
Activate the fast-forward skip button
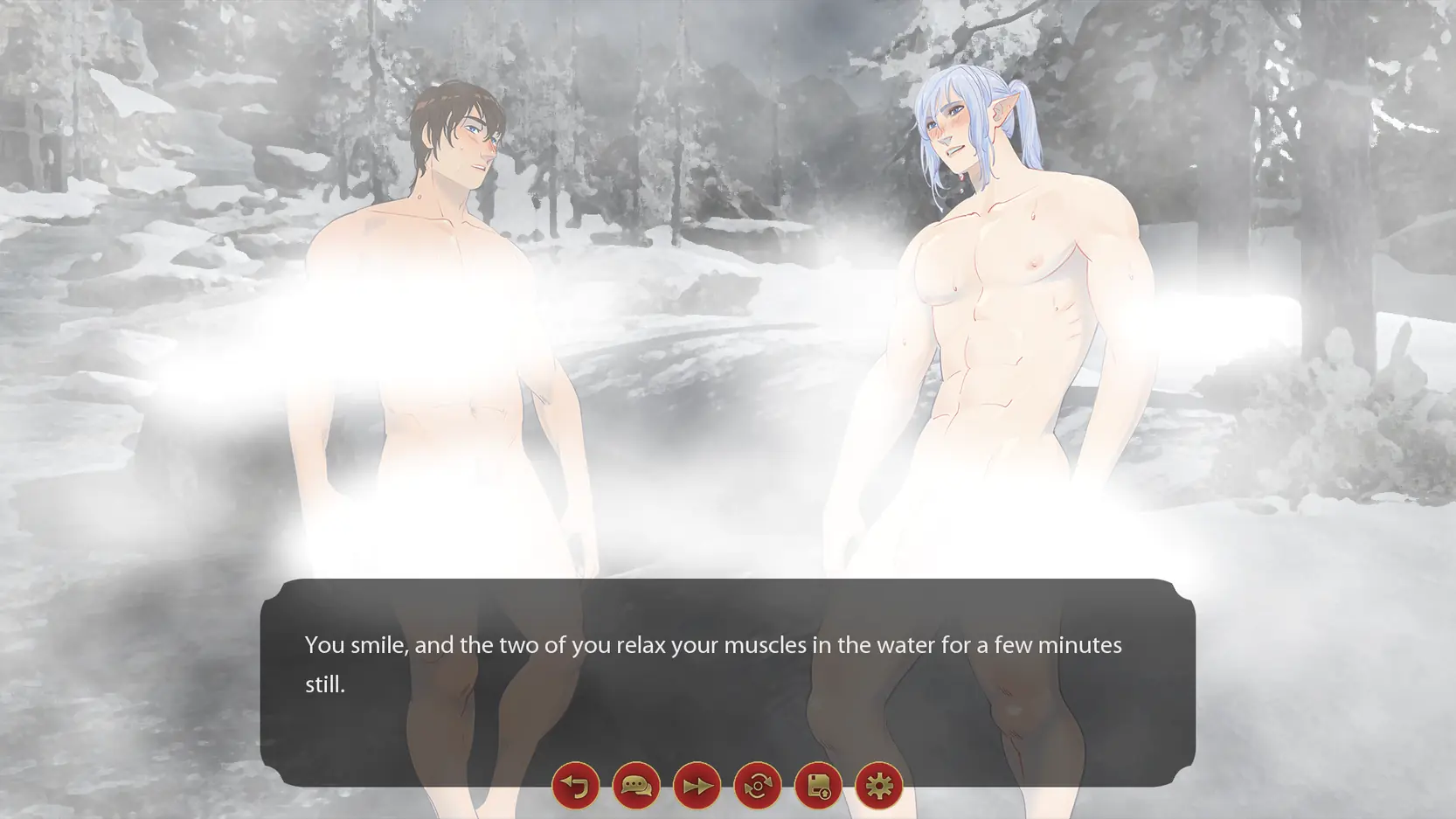697,786
